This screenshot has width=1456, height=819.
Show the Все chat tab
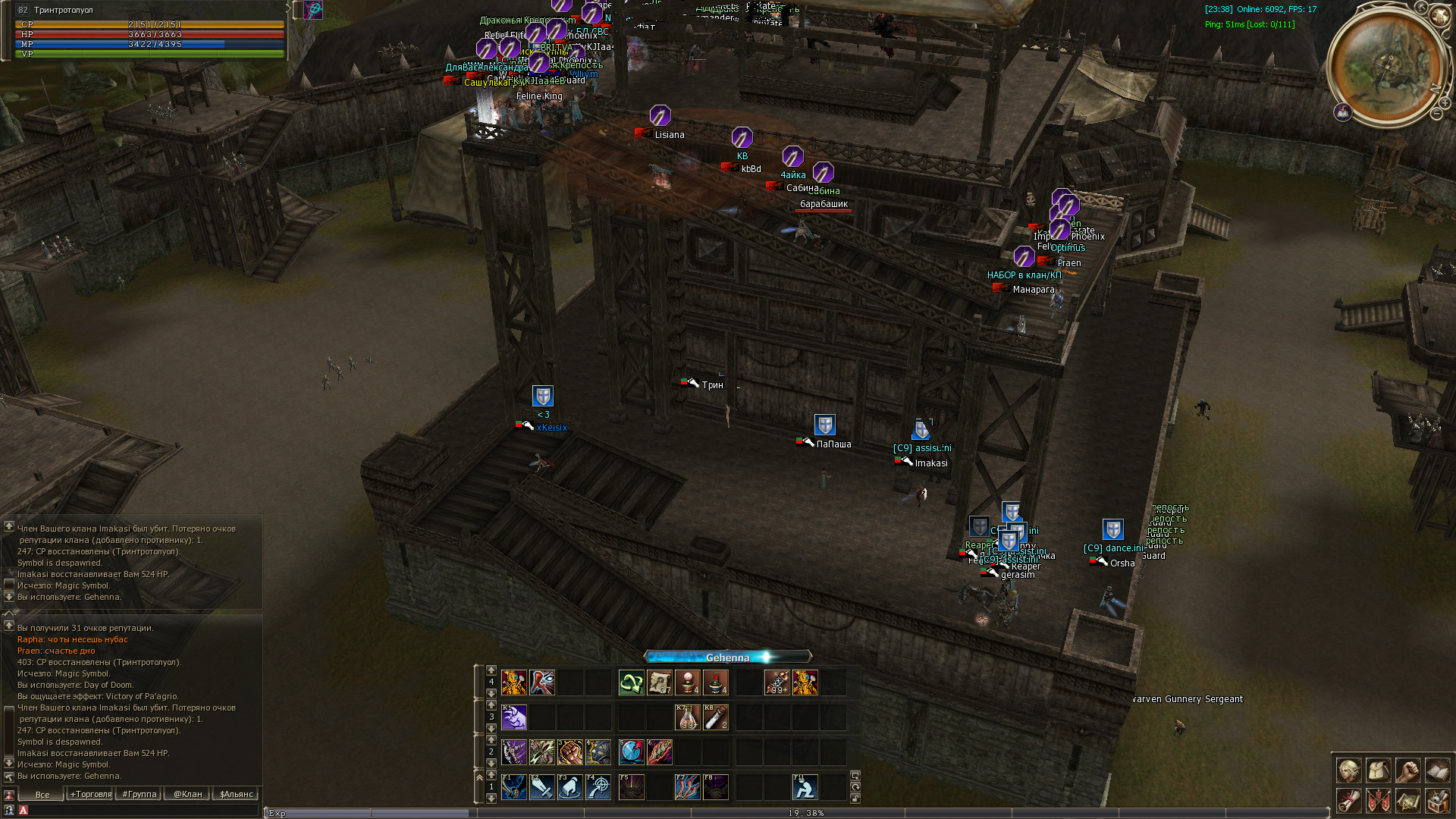click(42, 794)
